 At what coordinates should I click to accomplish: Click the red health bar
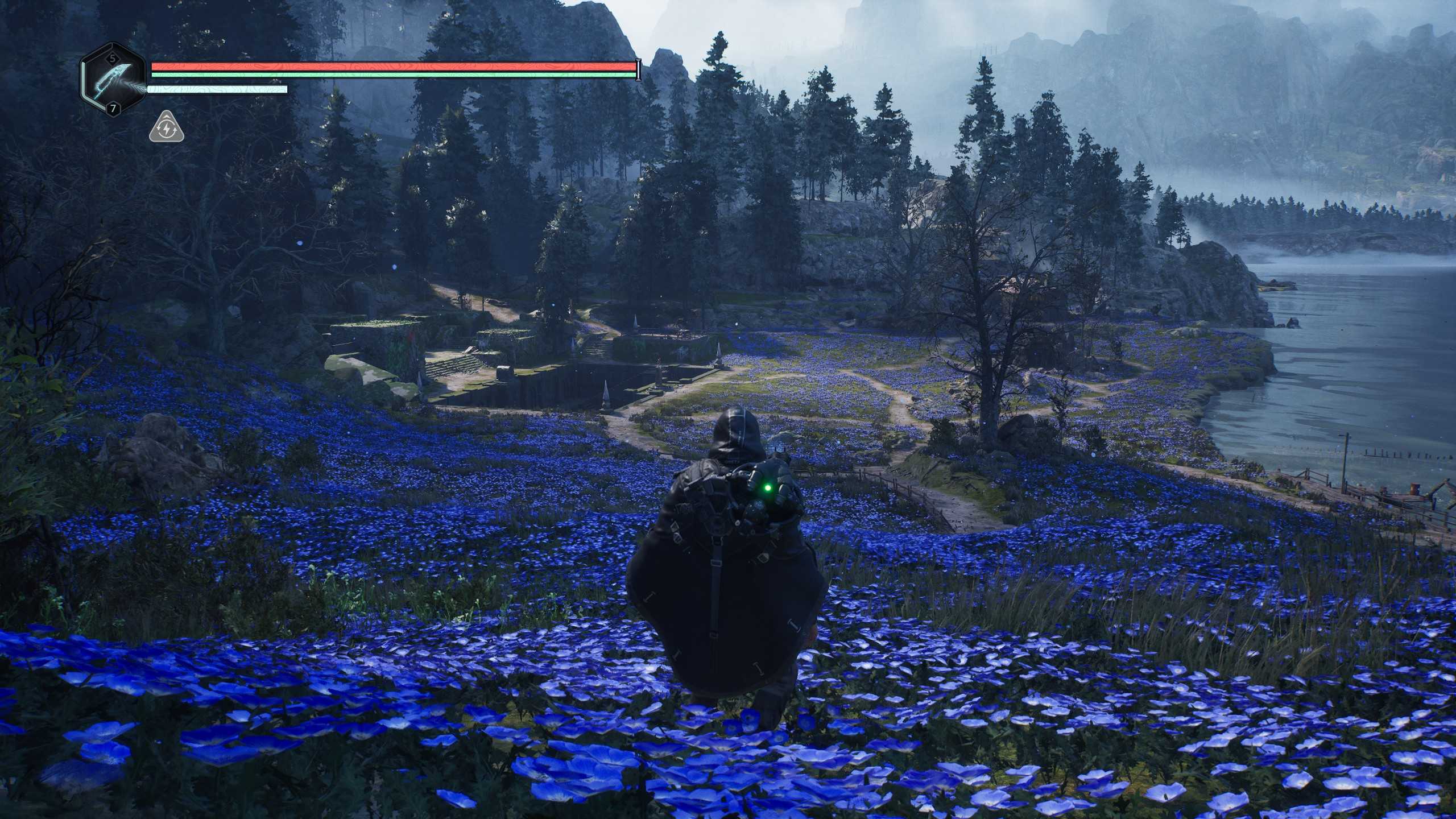tap(392, 67)
